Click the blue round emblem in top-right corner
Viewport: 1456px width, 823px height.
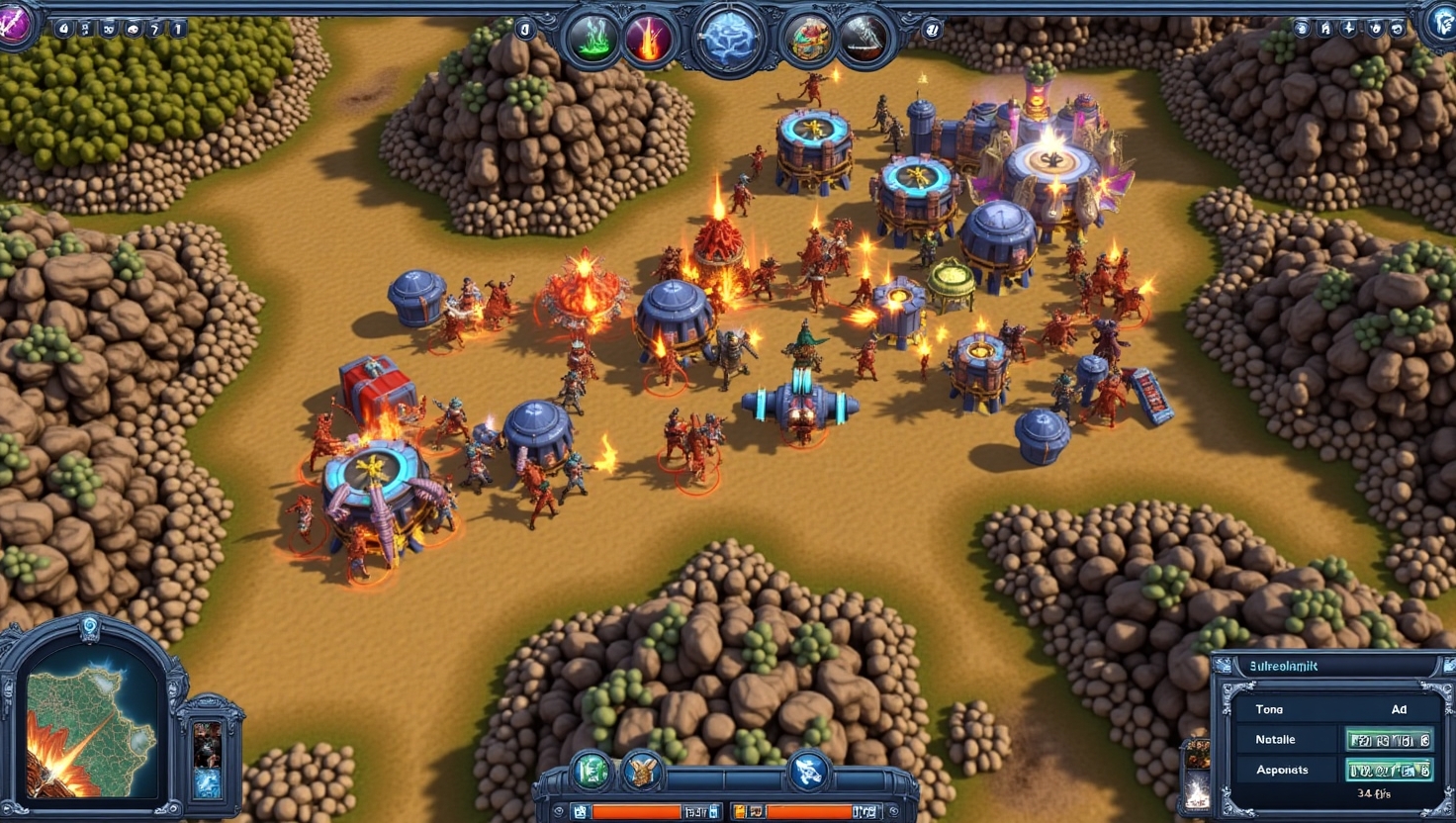[1440, 24]
